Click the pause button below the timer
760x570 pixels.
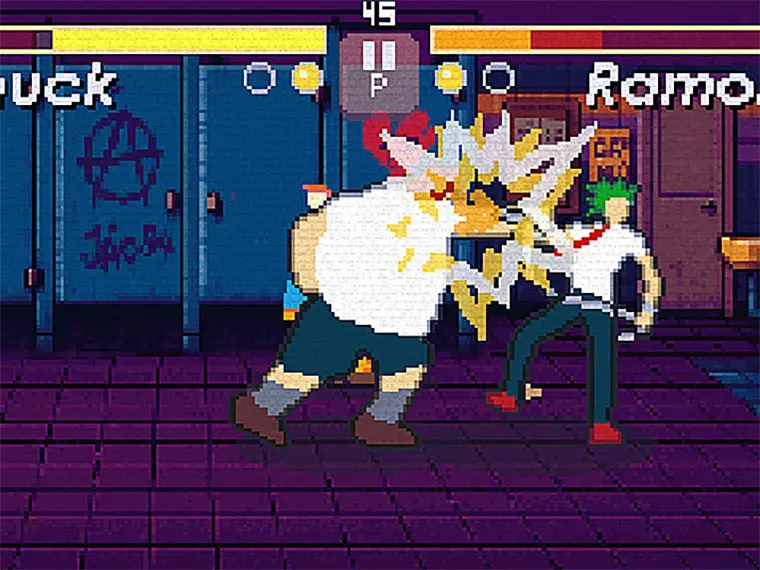pos(379,69)
